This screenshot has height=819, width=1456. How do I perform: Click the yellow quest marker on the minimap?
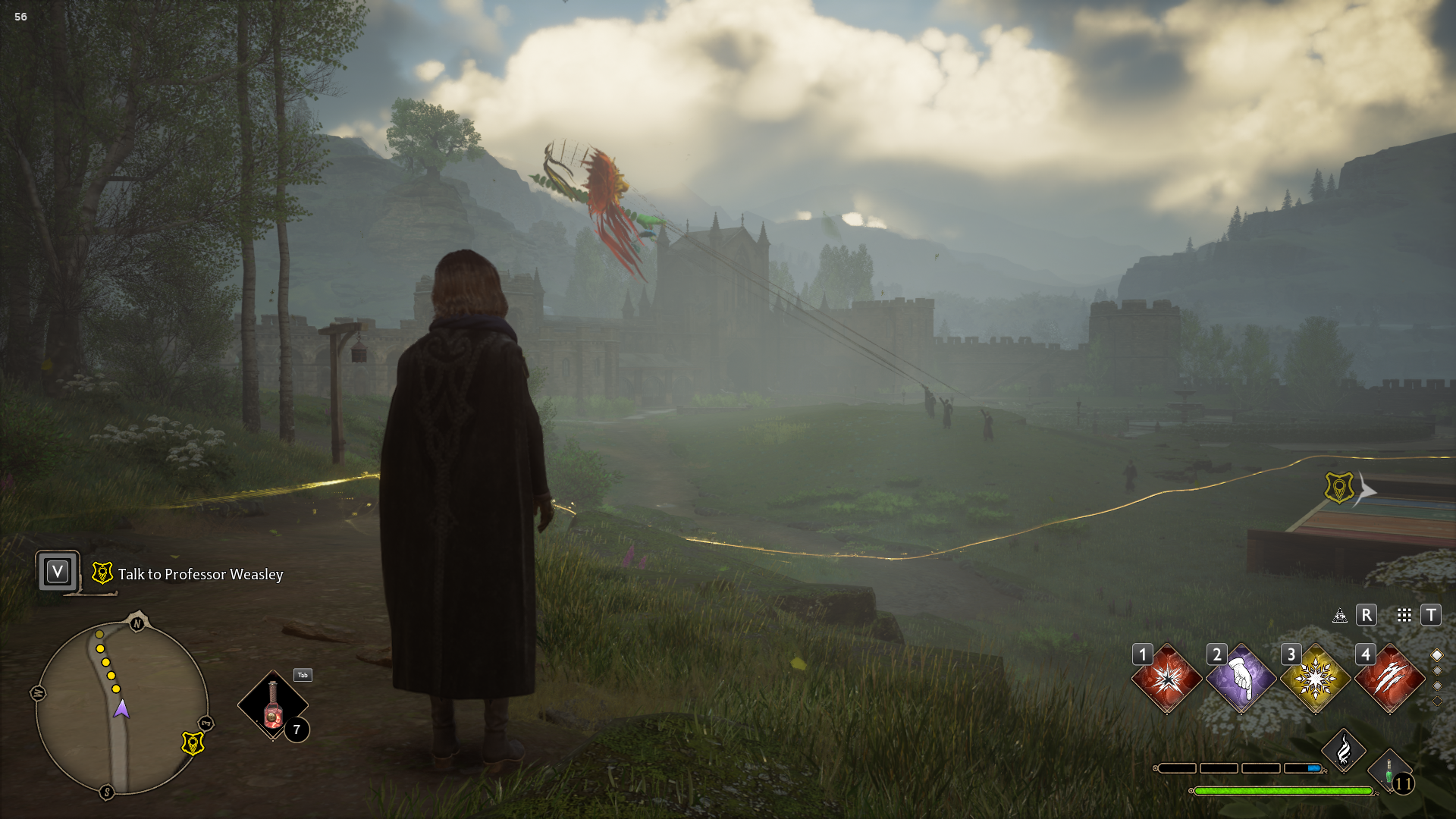tap(193, 743)
